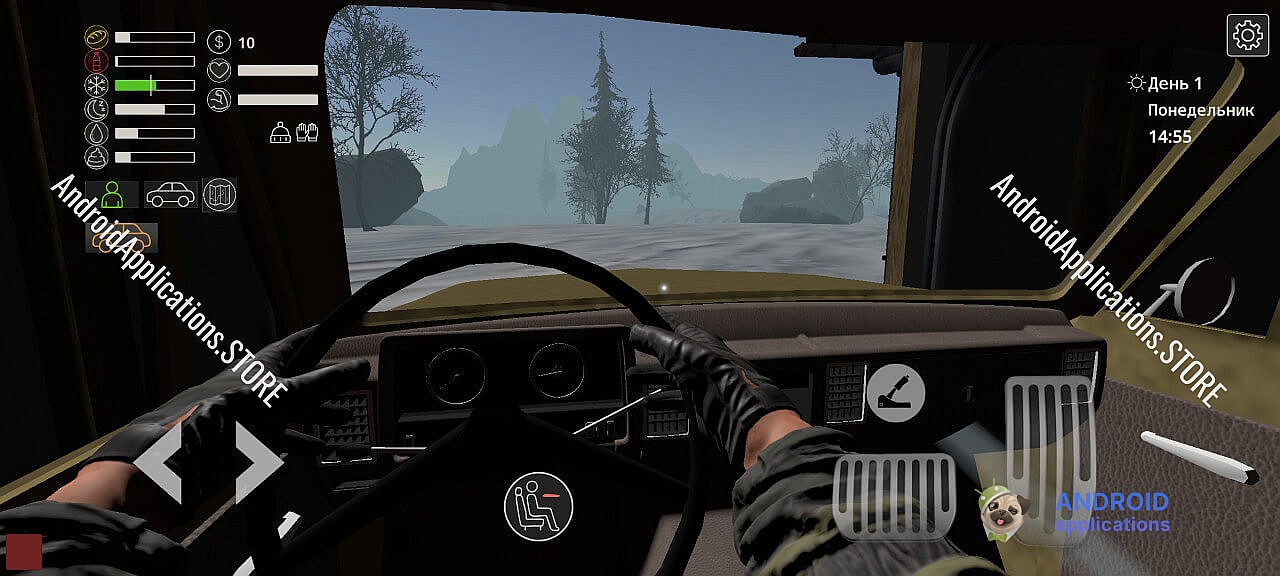Tap the left steering arrow
The height and width of the screenshot is (576, 1280).
(158, 462)
